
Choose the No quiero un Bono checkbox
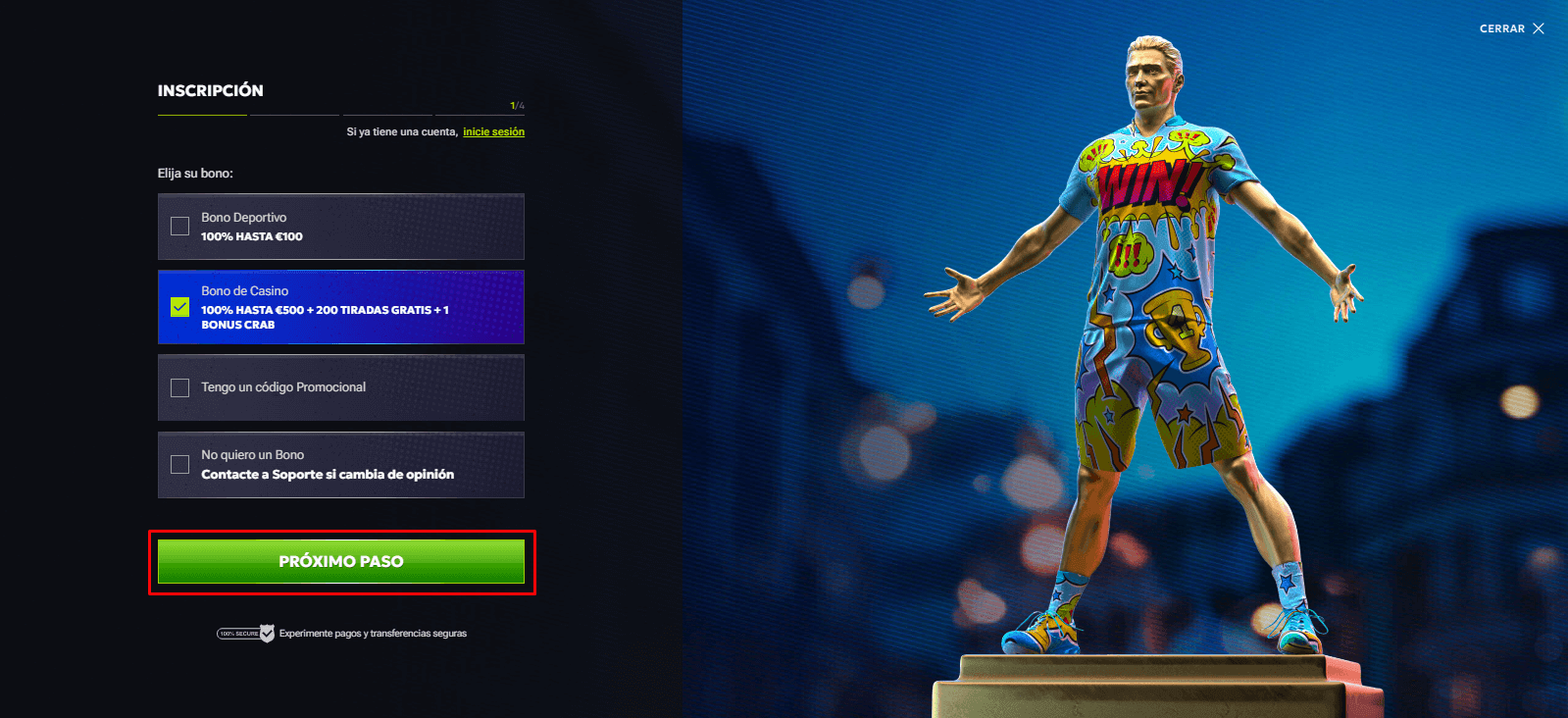180,464
